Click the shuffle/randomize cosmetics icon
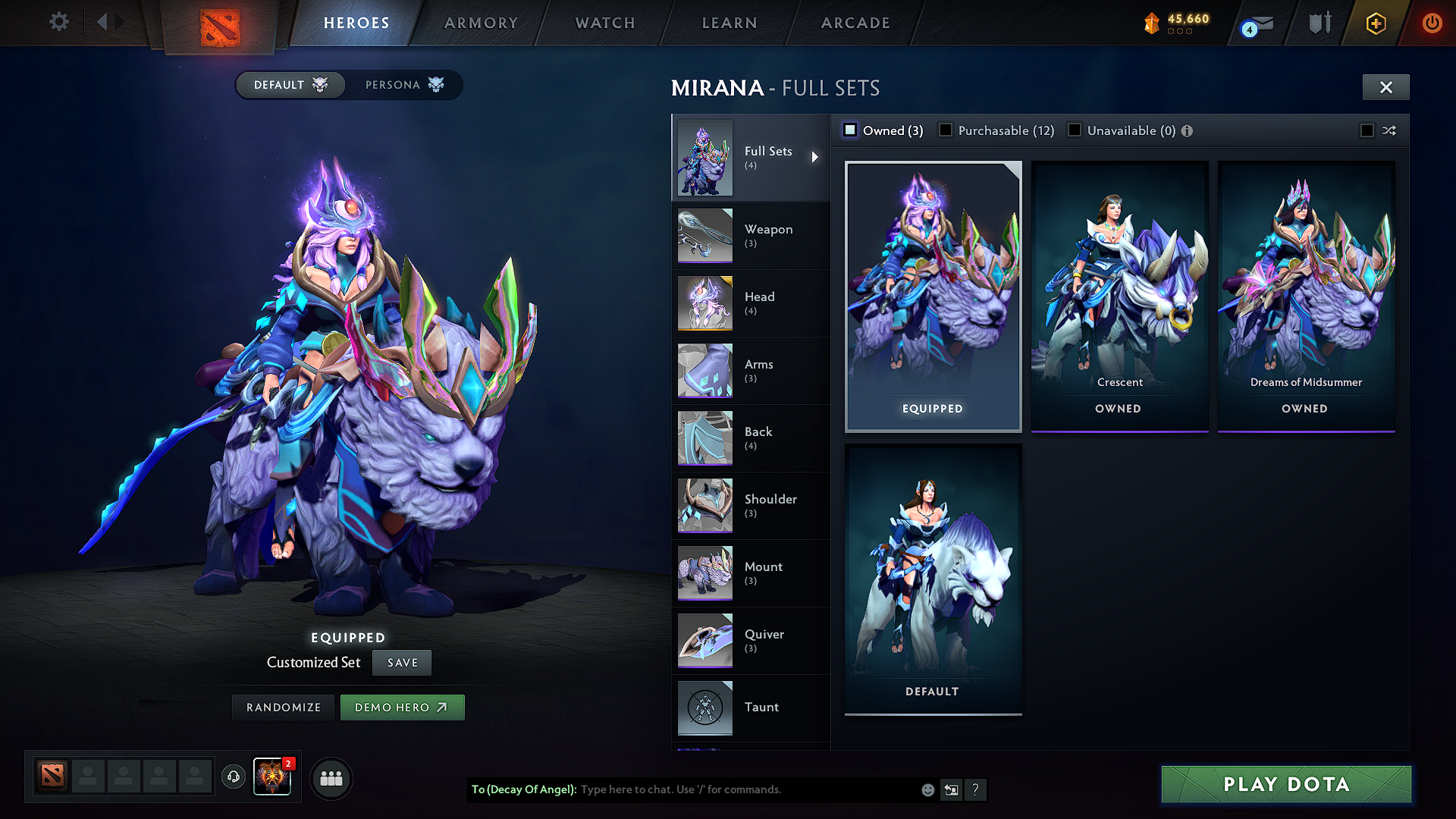Screen dimensions: 1456x819 1389,130
